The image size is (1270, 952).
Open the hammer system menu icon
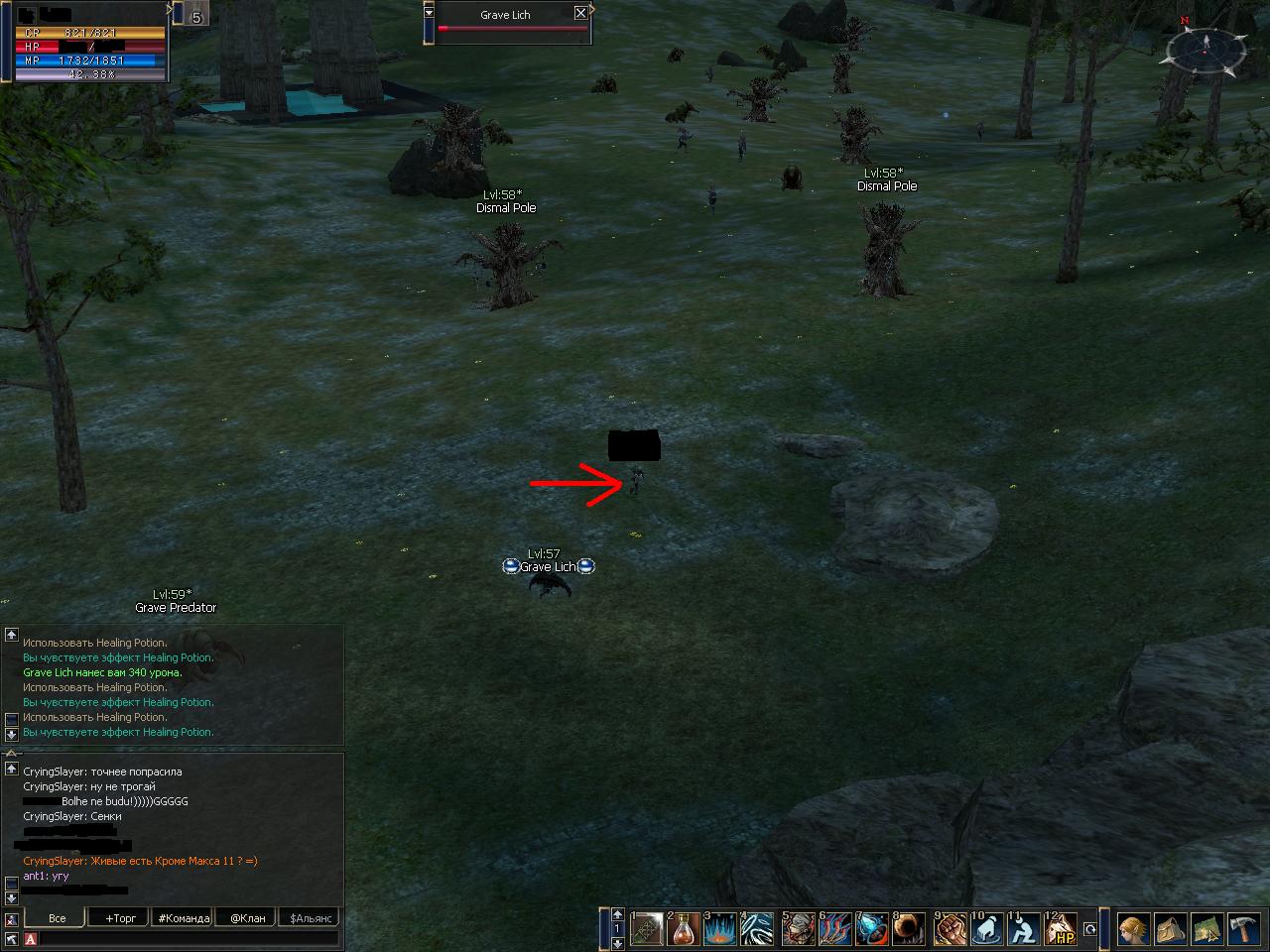(1243, 929)
